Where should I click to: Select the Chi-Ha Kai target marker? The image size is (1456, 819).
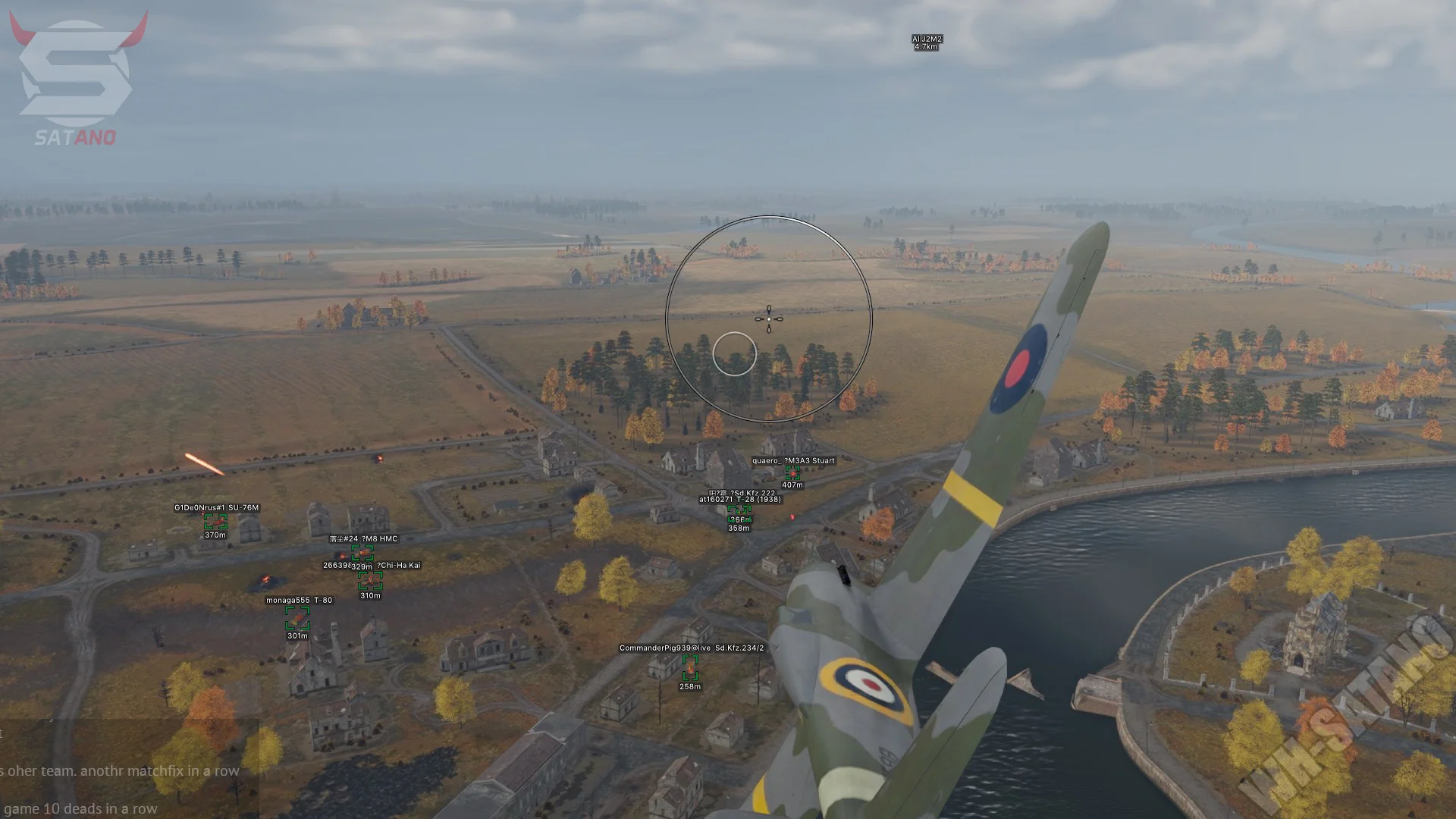click(370, 581)
